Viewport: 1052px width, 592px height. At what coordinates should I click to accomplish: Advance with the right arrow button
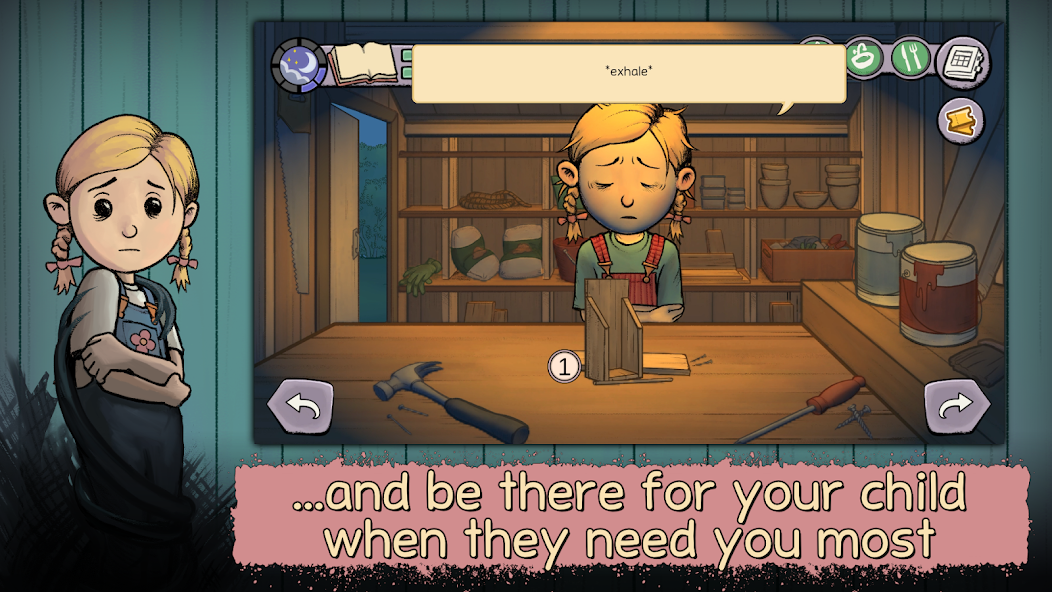(x=957, y=406)
